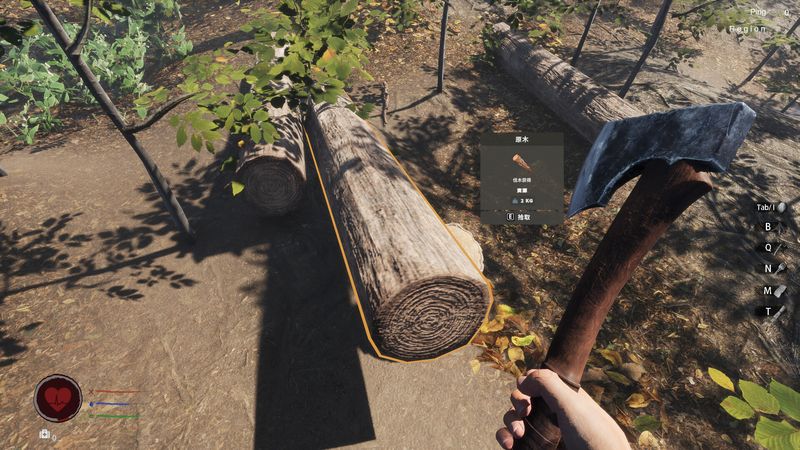The height and width of the screenshot is (450, 800).
Task: Pick the hammer tool icon beside T
Action: 781,312
